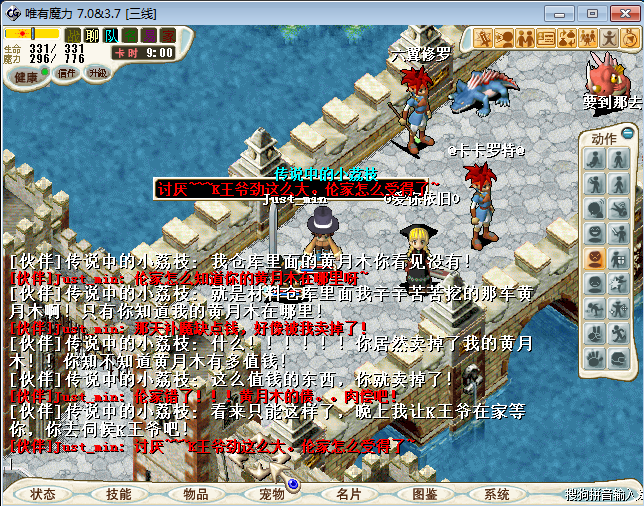The image size is (644, 506).
Task: Open the 图鉴 album menu
Action: coord(424,494)
